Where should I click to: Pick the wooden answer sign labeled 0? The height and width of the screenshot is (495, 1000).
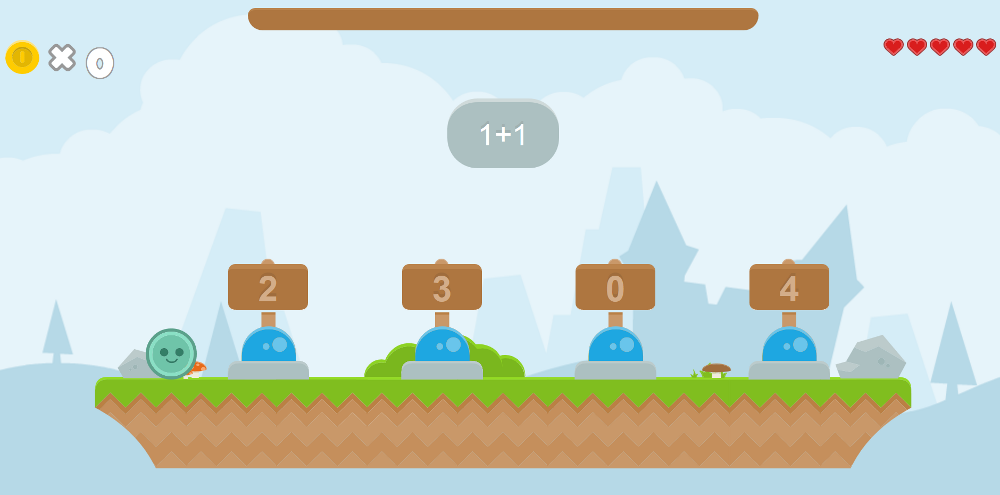[615, 288]
